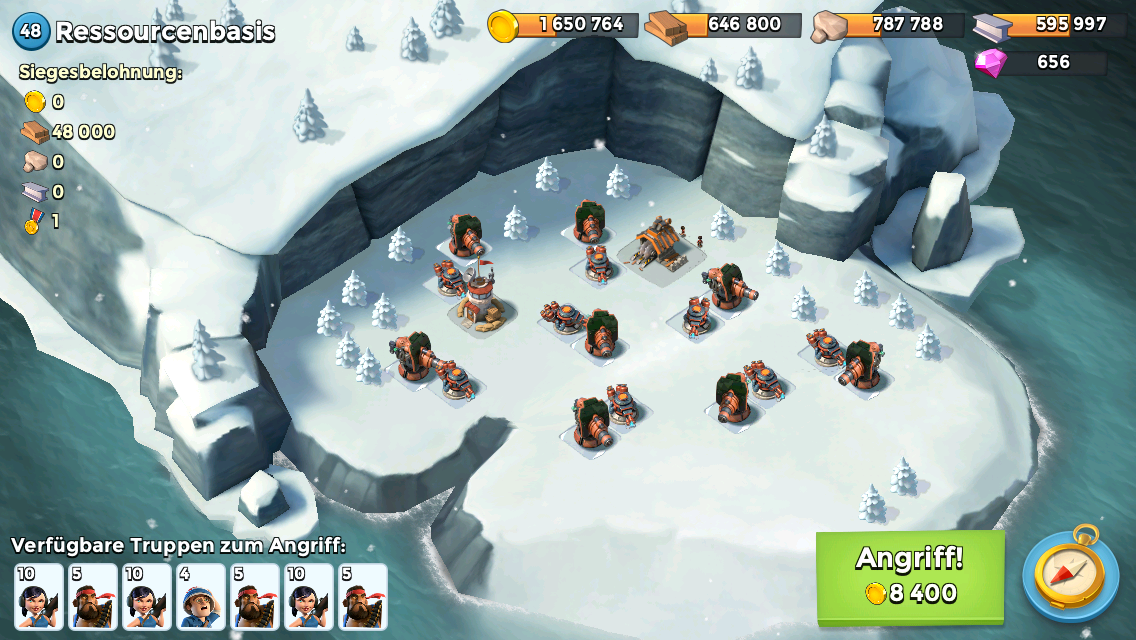The height and width of the screenshot is (640, 1136).
Task: Tap the stone resource icon
Action: click(830, 27)
